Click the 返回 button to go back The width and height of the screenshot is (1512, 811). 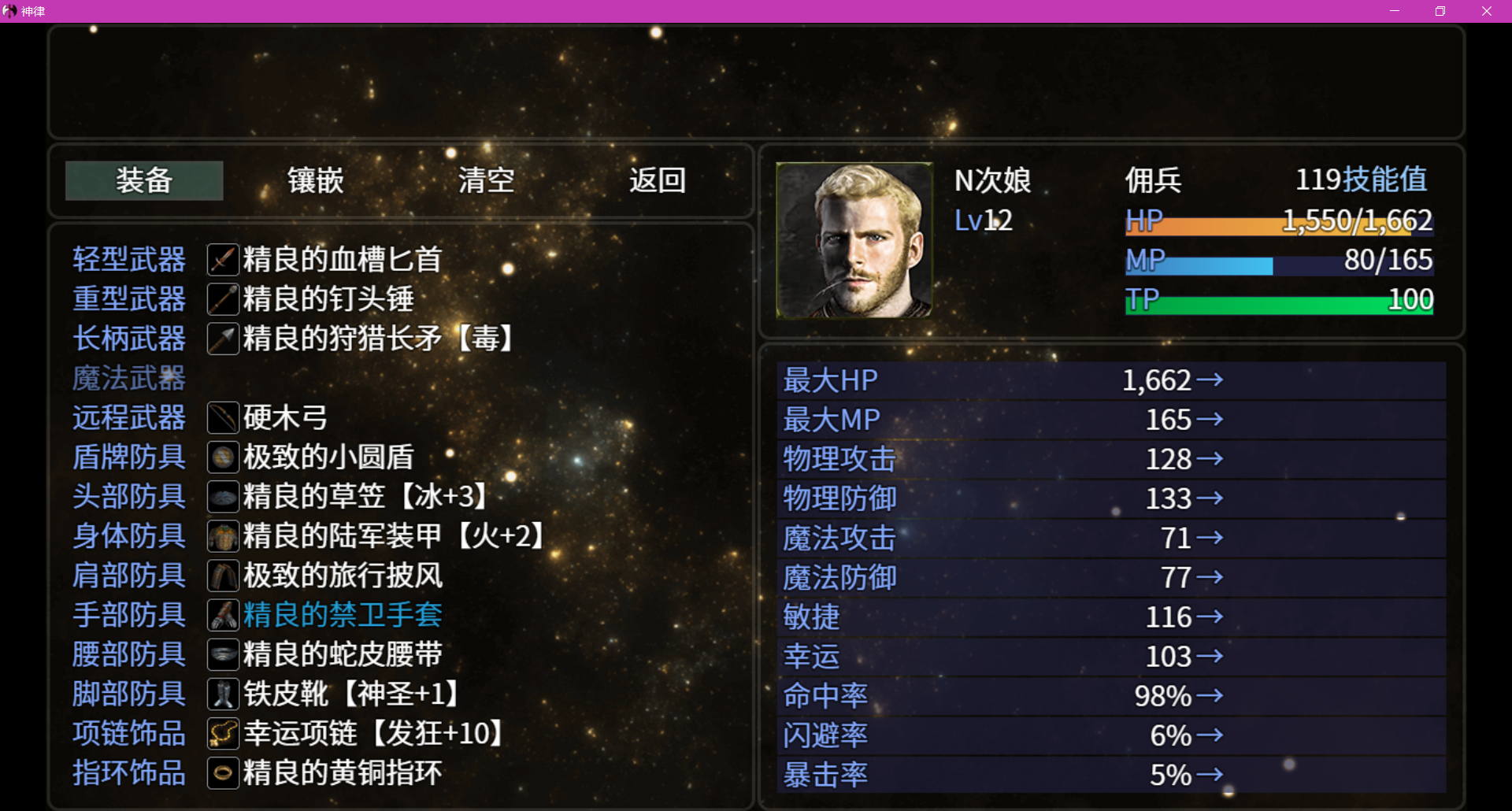pyautogui.click(x=658, y=180)
